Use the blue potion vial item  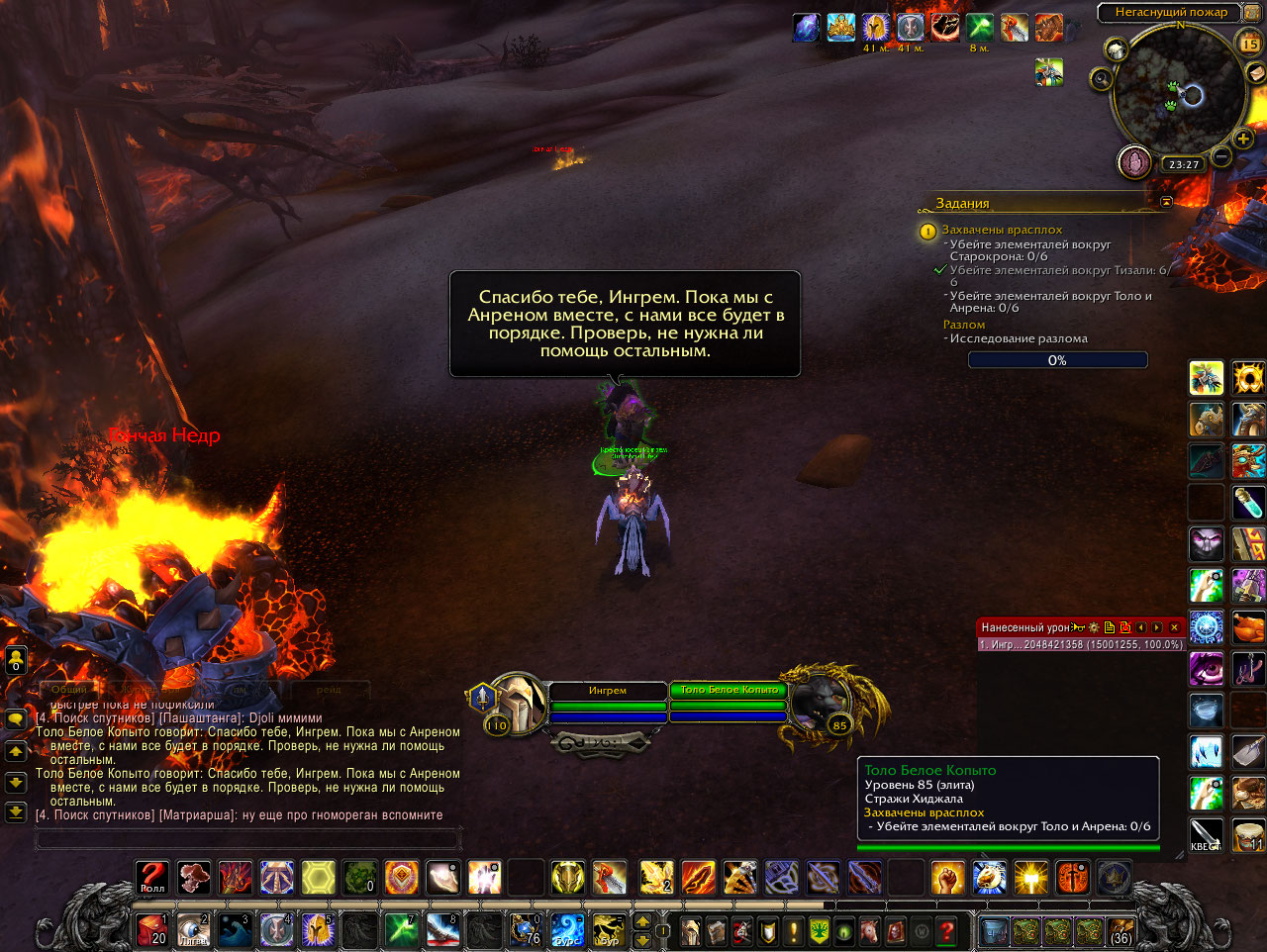click(x=1249, y=503)
